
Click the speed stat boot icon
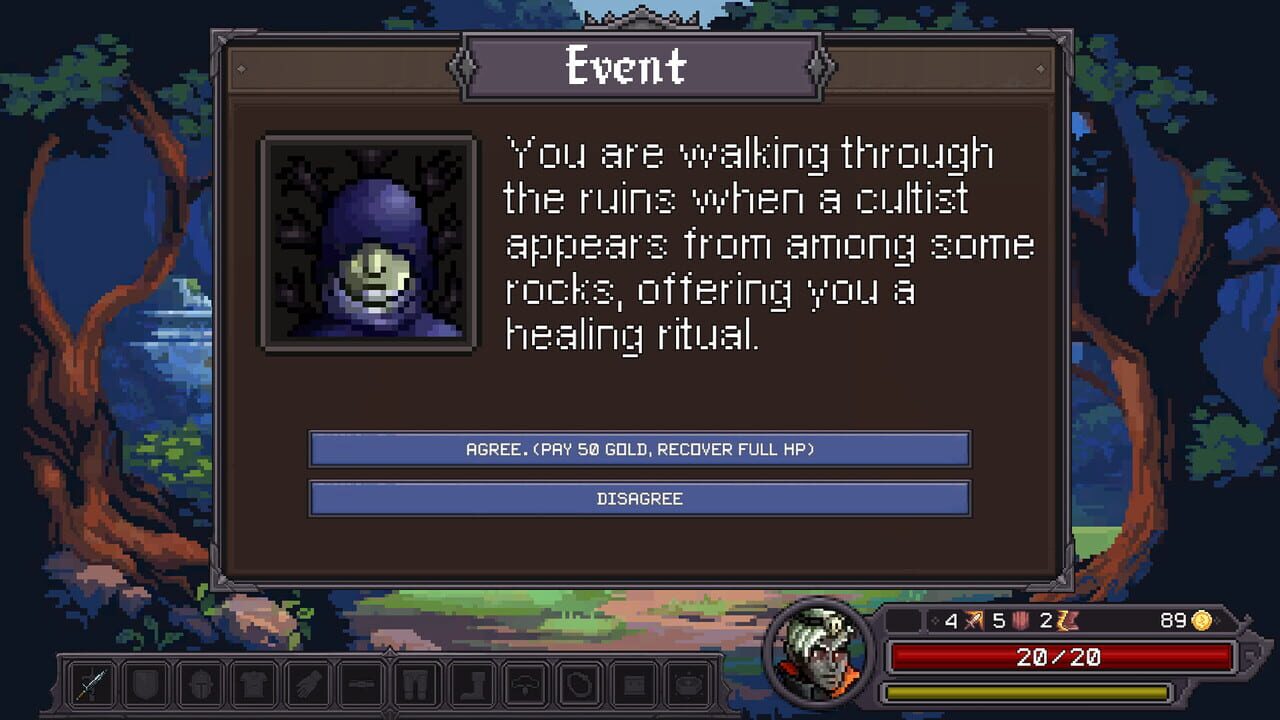1067,621
